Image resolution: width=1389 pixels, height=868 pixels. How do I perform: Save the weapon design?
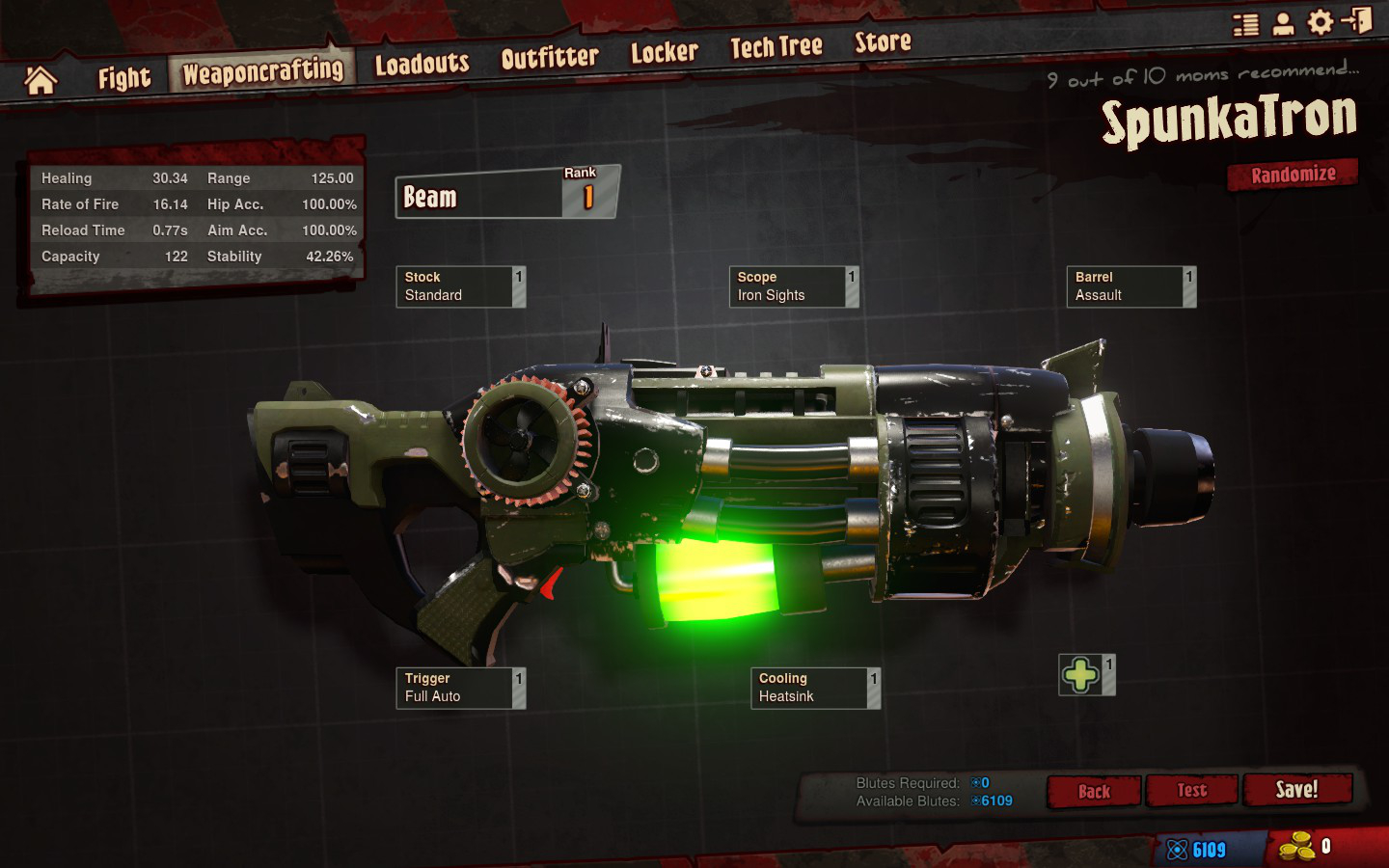[1296, 790]
